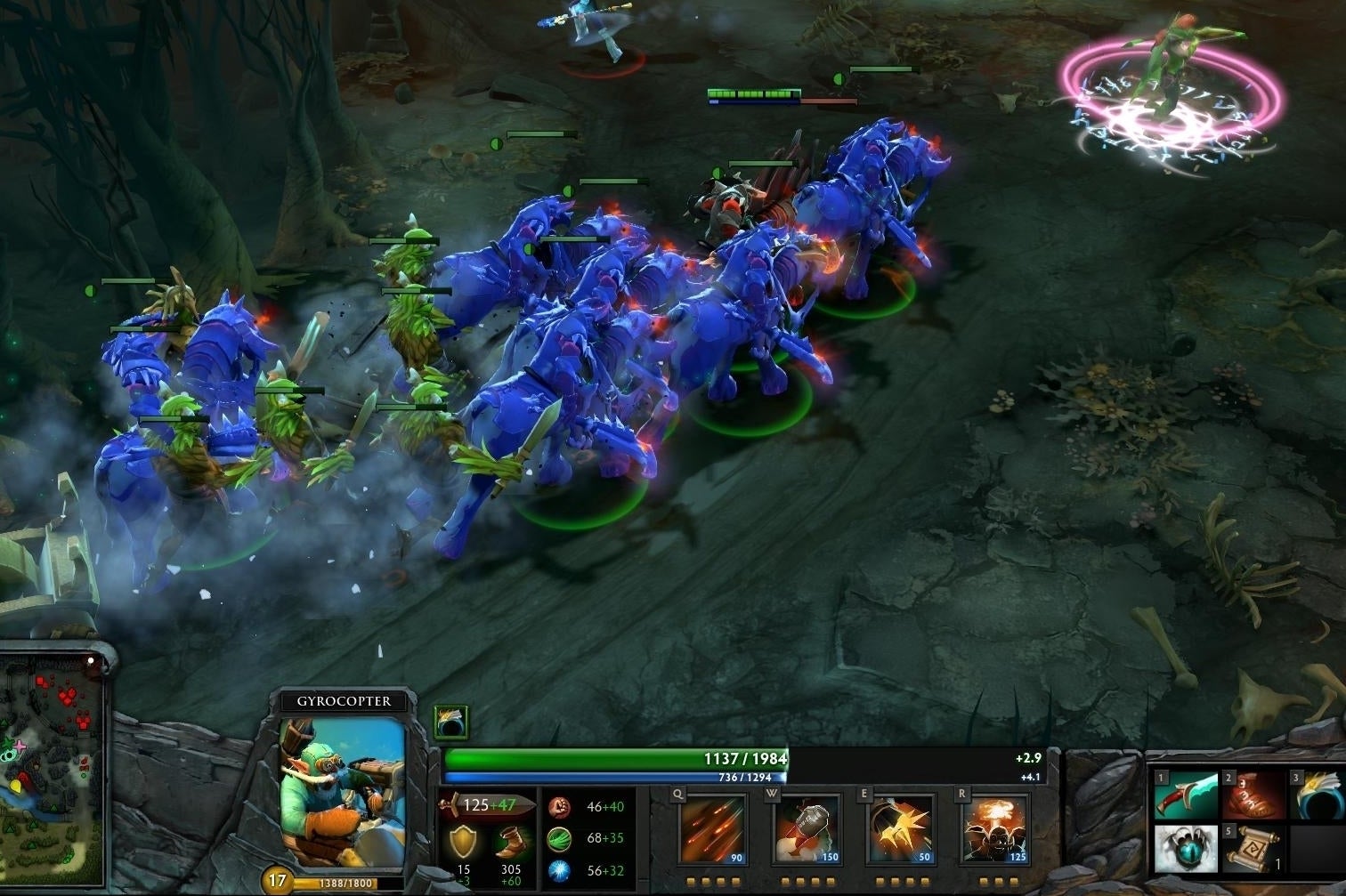Click the agility attribute icon
Screen dimensions: 1346x896
pos(558,840)
